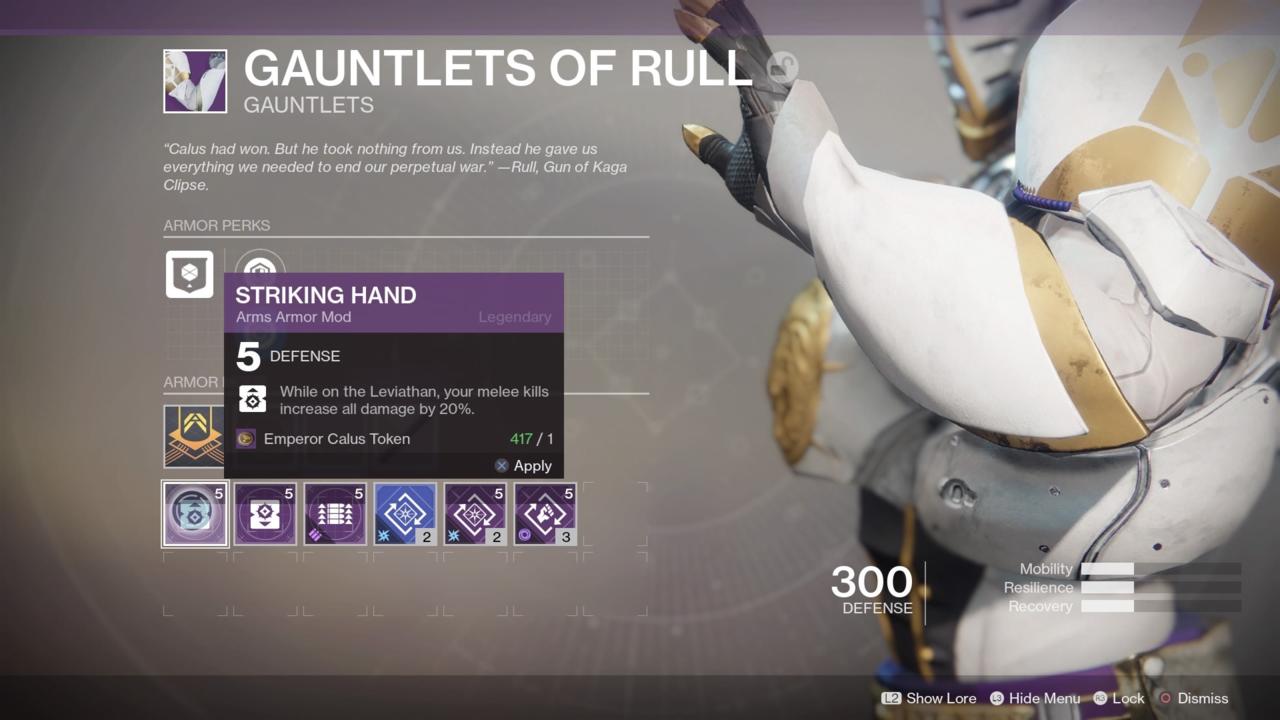Choose the purple mod with fist icon
Viewport: 1280px width, 720px height.
click(x=545, y=514)
